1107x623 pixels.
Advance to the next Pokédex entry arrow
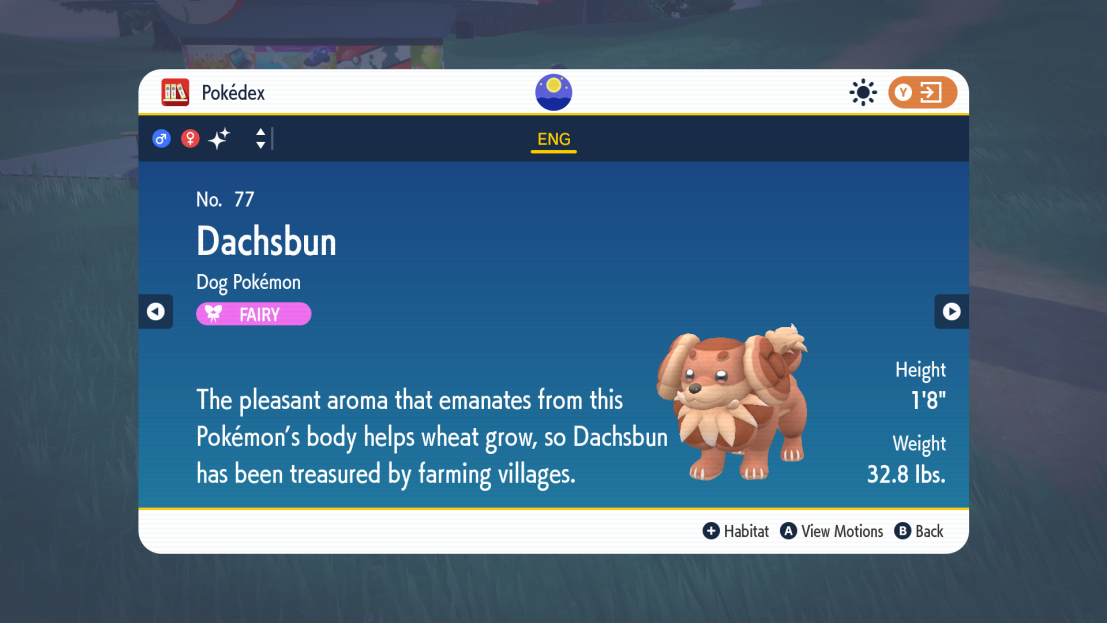(x=951, y=312)
